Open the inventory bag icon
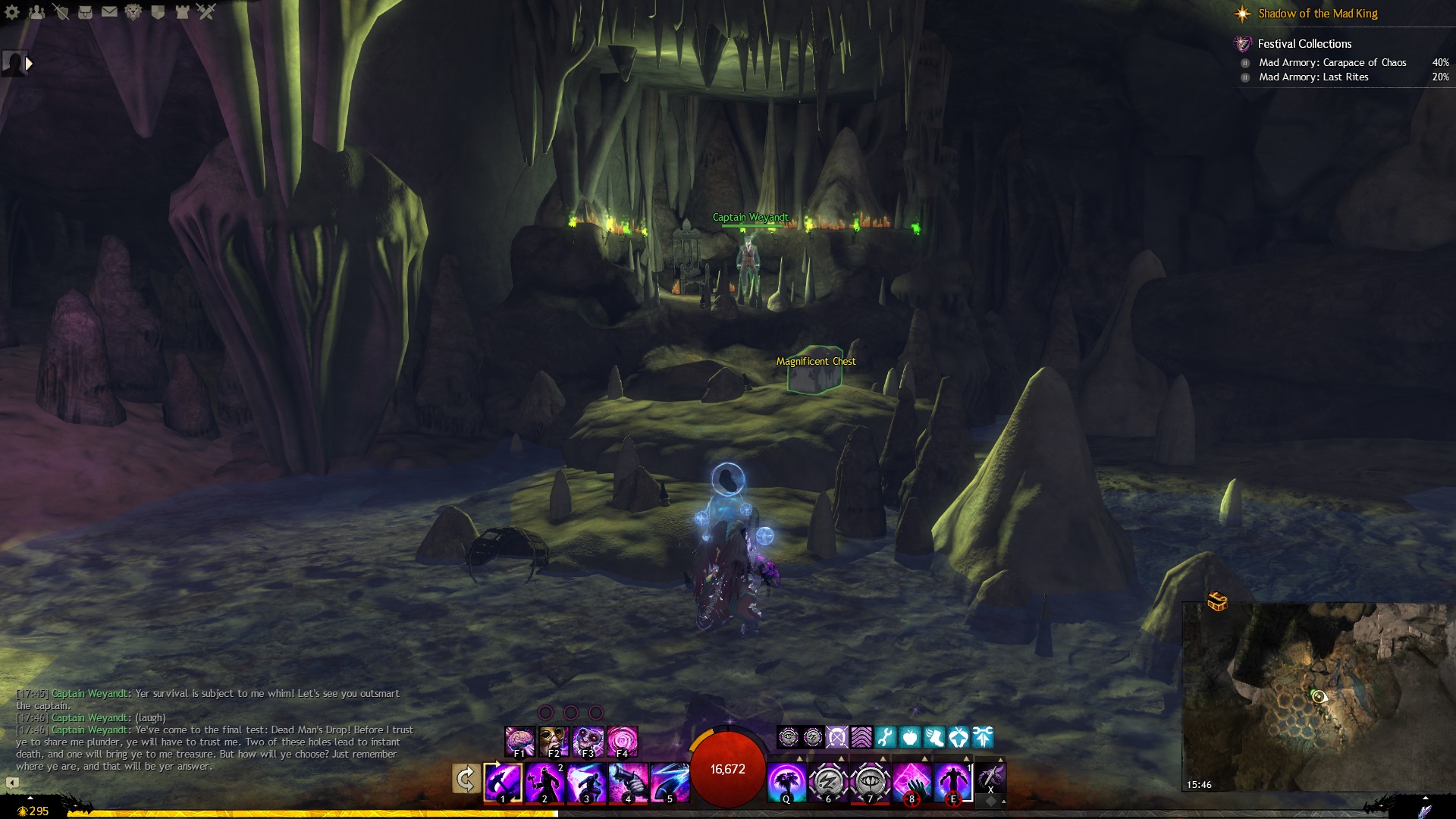Viewport: 1456px width, 819px height. click(x=85, y=12)
